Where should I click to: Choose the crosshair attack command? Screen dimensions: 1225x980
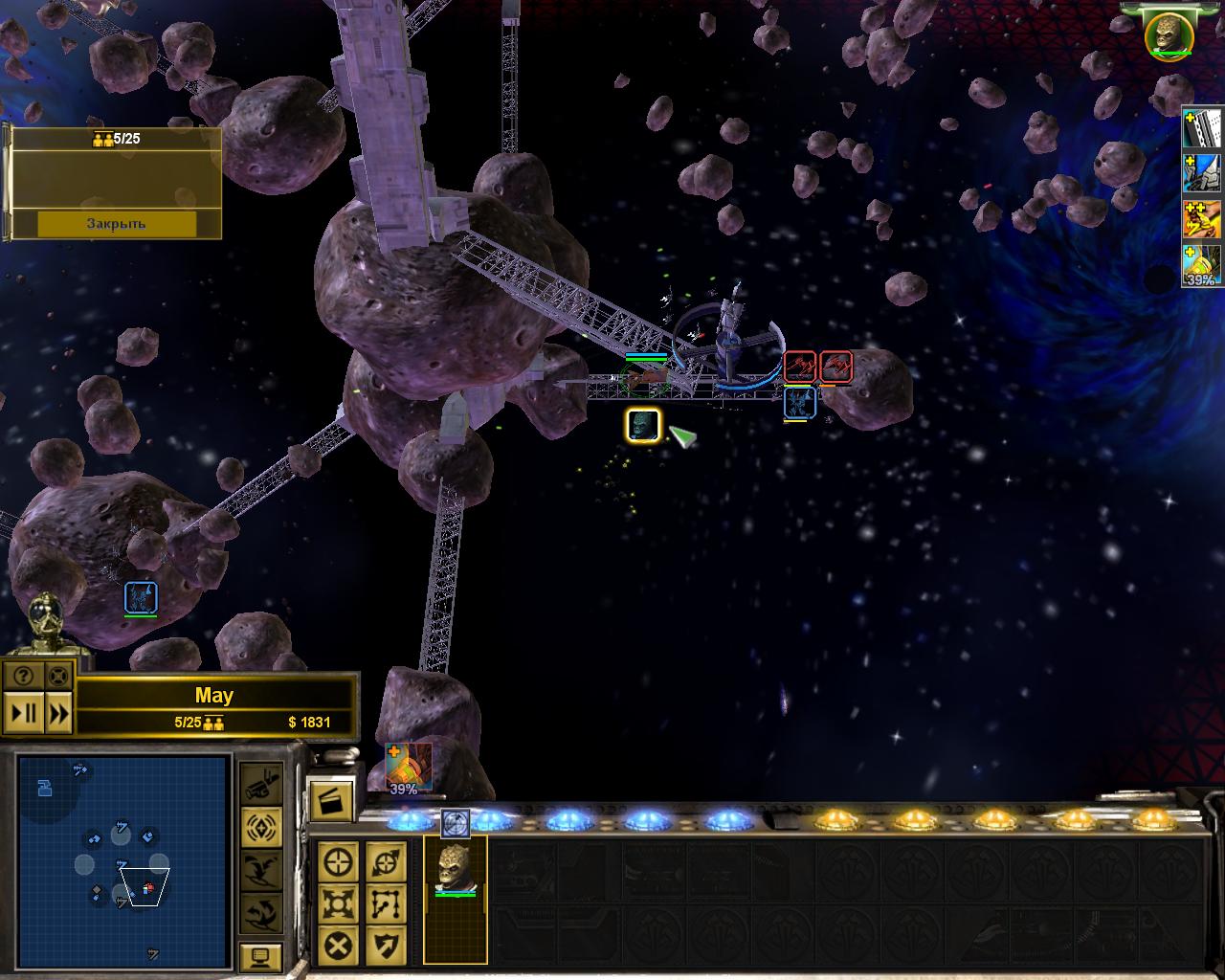339,862
